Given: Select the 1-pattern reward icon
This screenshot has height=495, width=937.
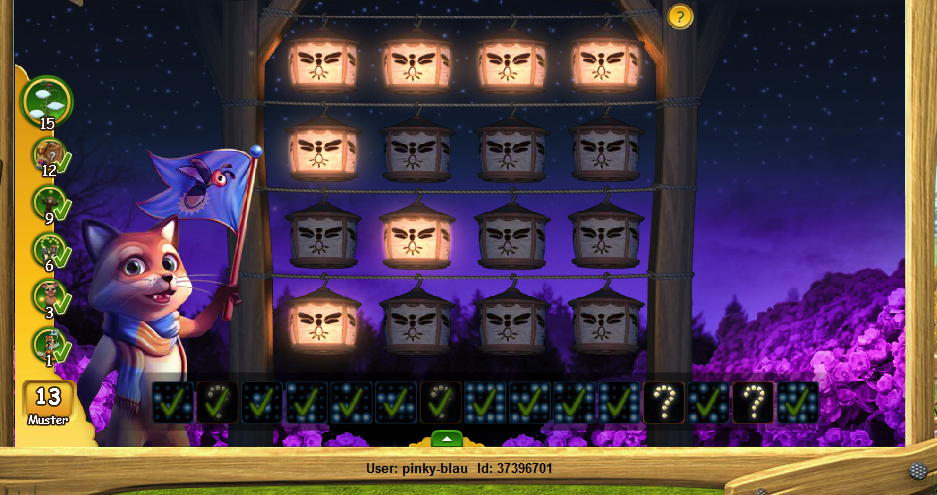Looking at the screenshot, I should tap(47, 343).
